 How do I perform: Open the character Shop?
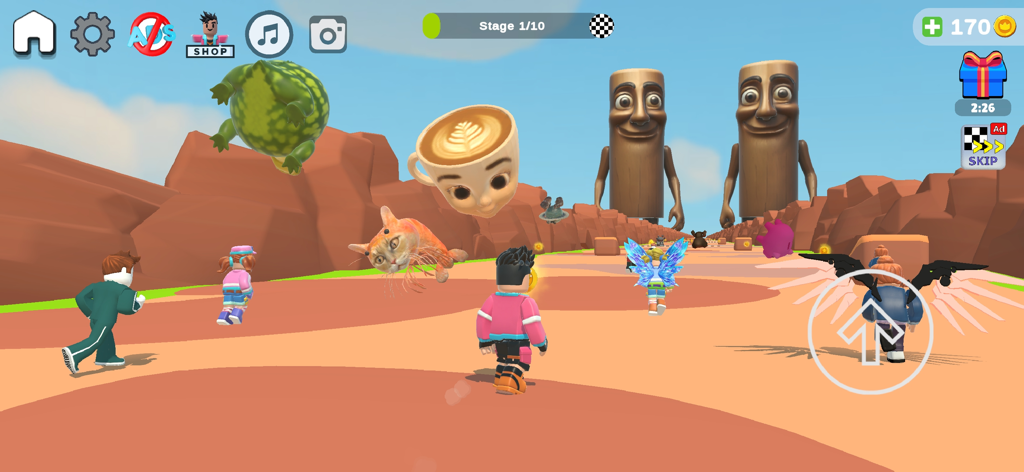tap(210, 35)
